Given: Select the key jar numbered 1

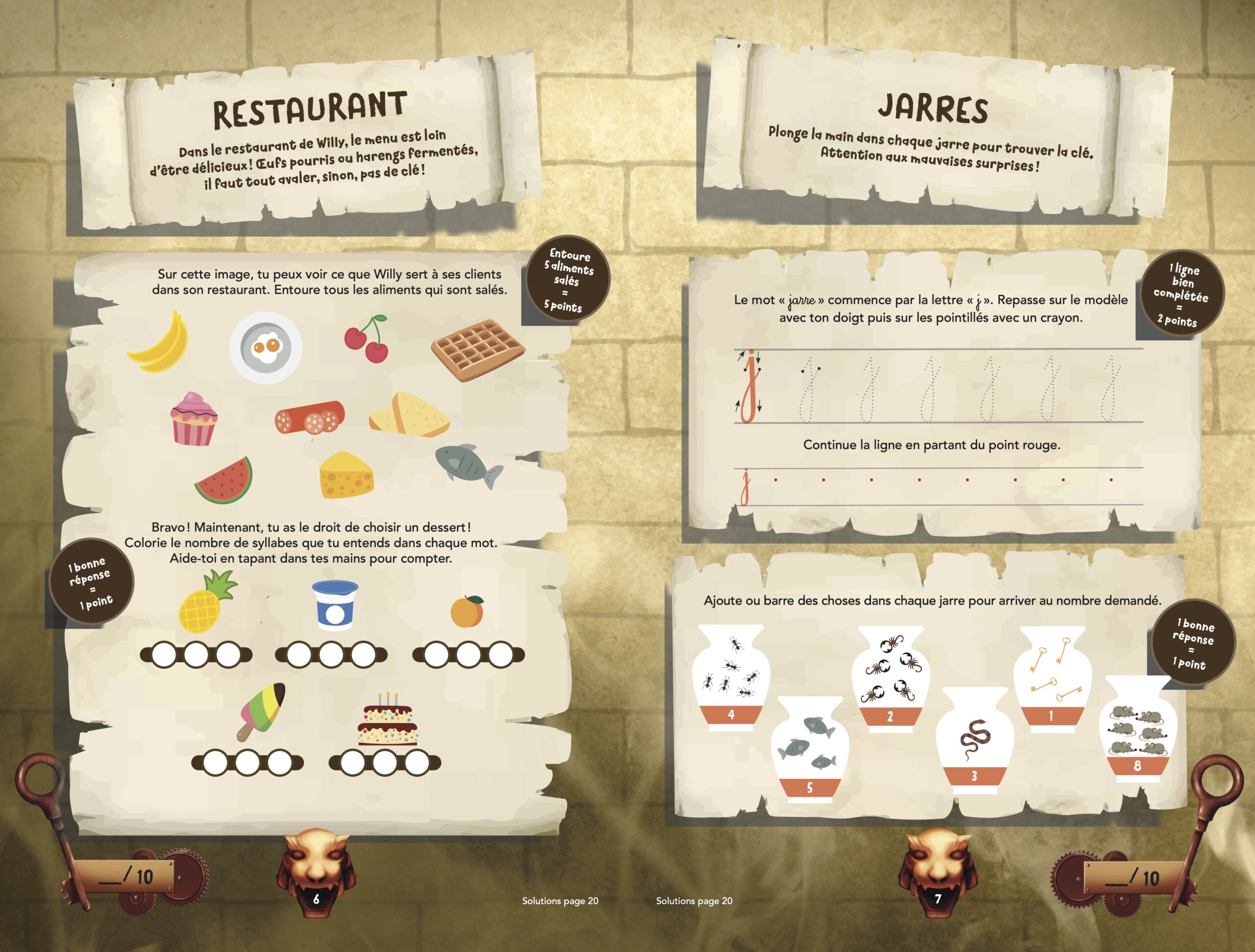Looking at the screenshot, I should pos(1052,678).
